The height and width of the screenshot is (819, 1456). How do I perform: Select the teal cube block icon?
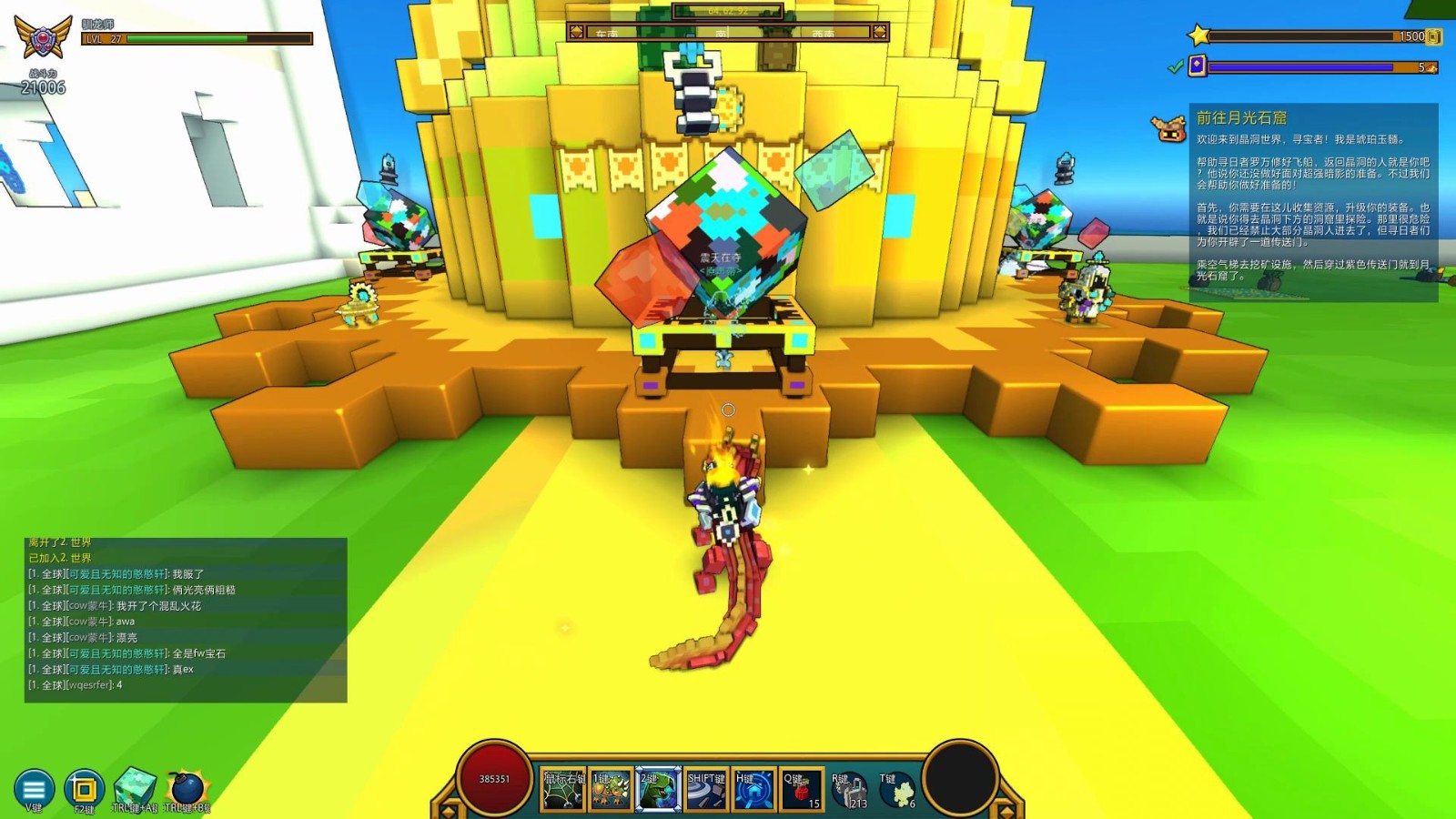[135, 786]
